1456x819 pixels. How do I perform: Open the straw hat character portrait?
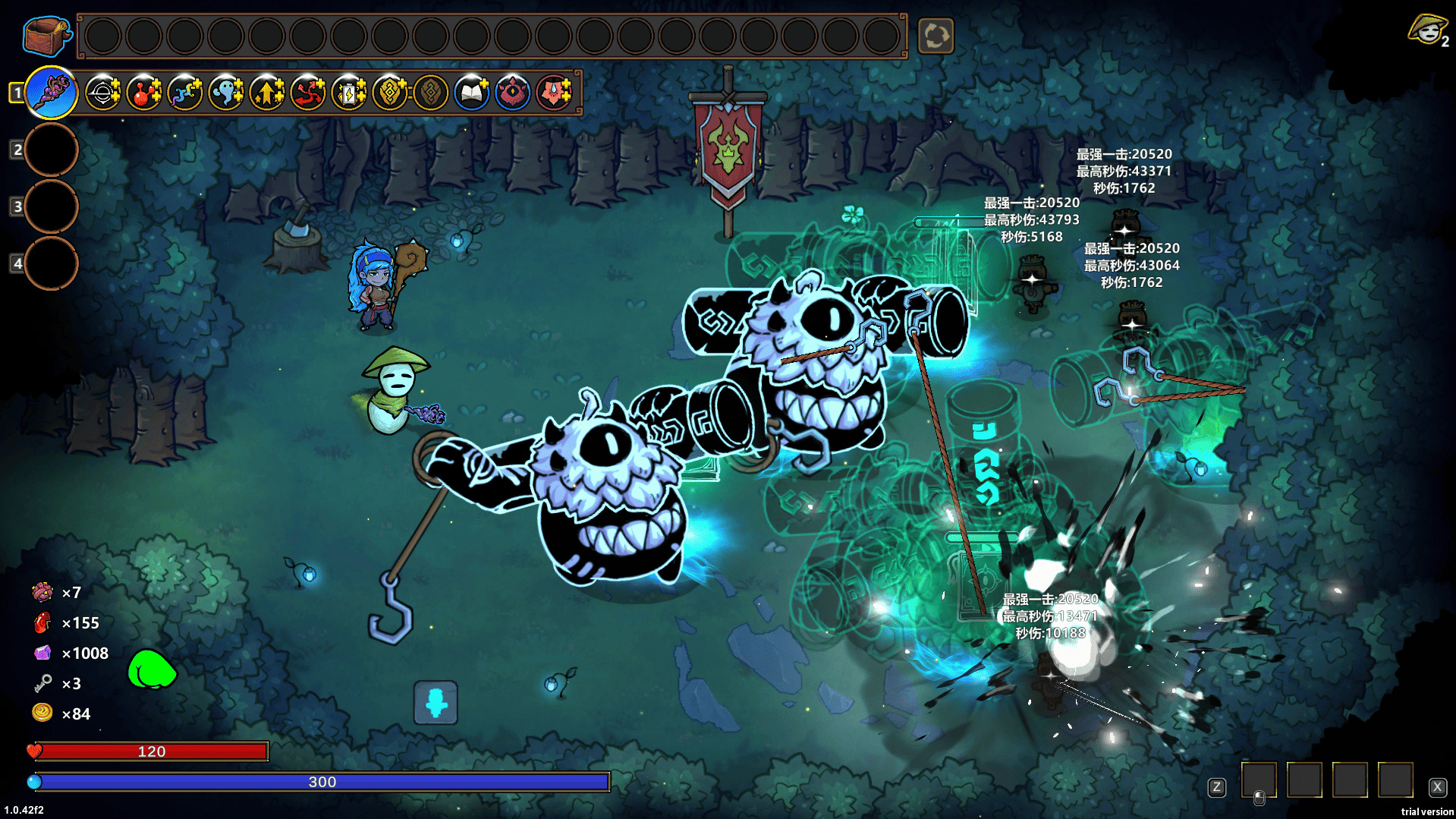(1427, 30)
